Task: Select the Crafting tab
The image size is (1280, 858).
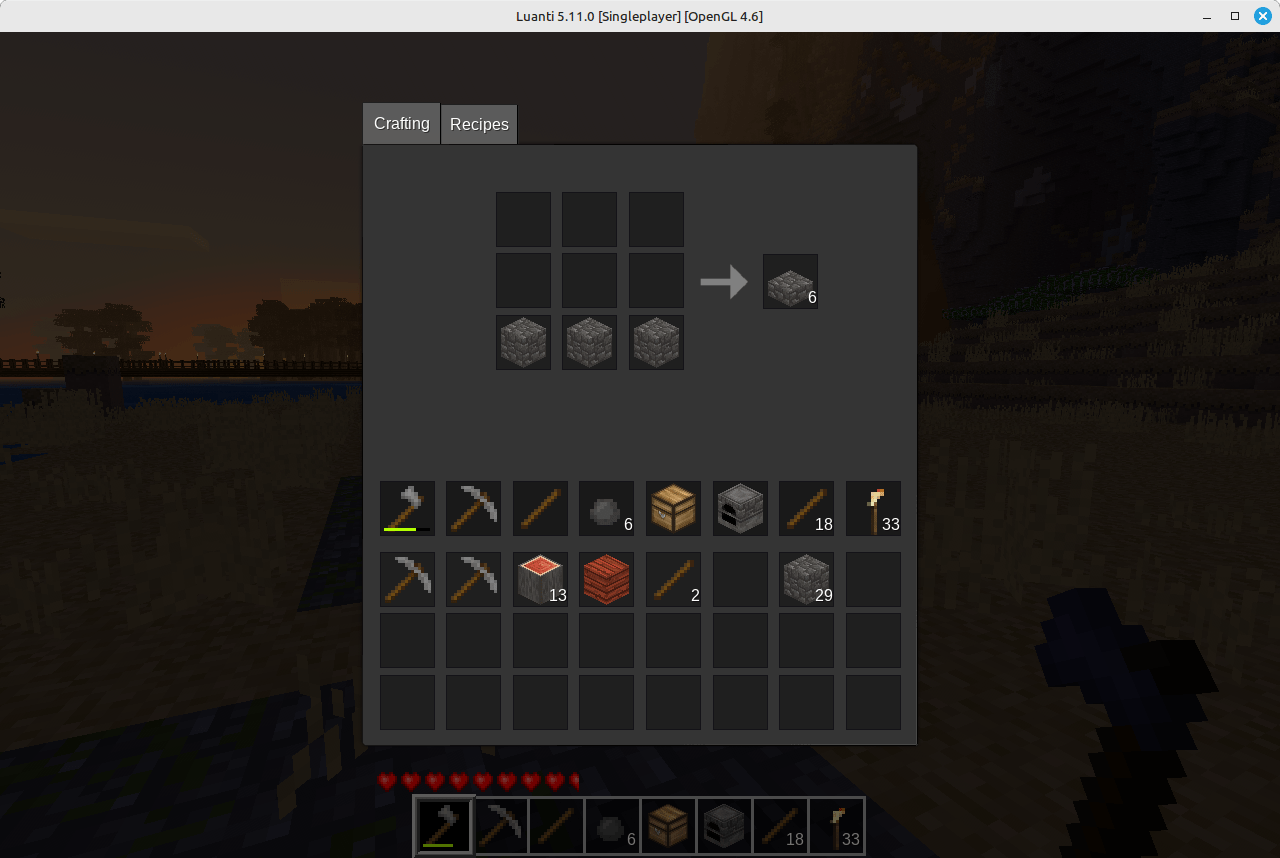Action: pyautogui.click(x=400, y=123)
